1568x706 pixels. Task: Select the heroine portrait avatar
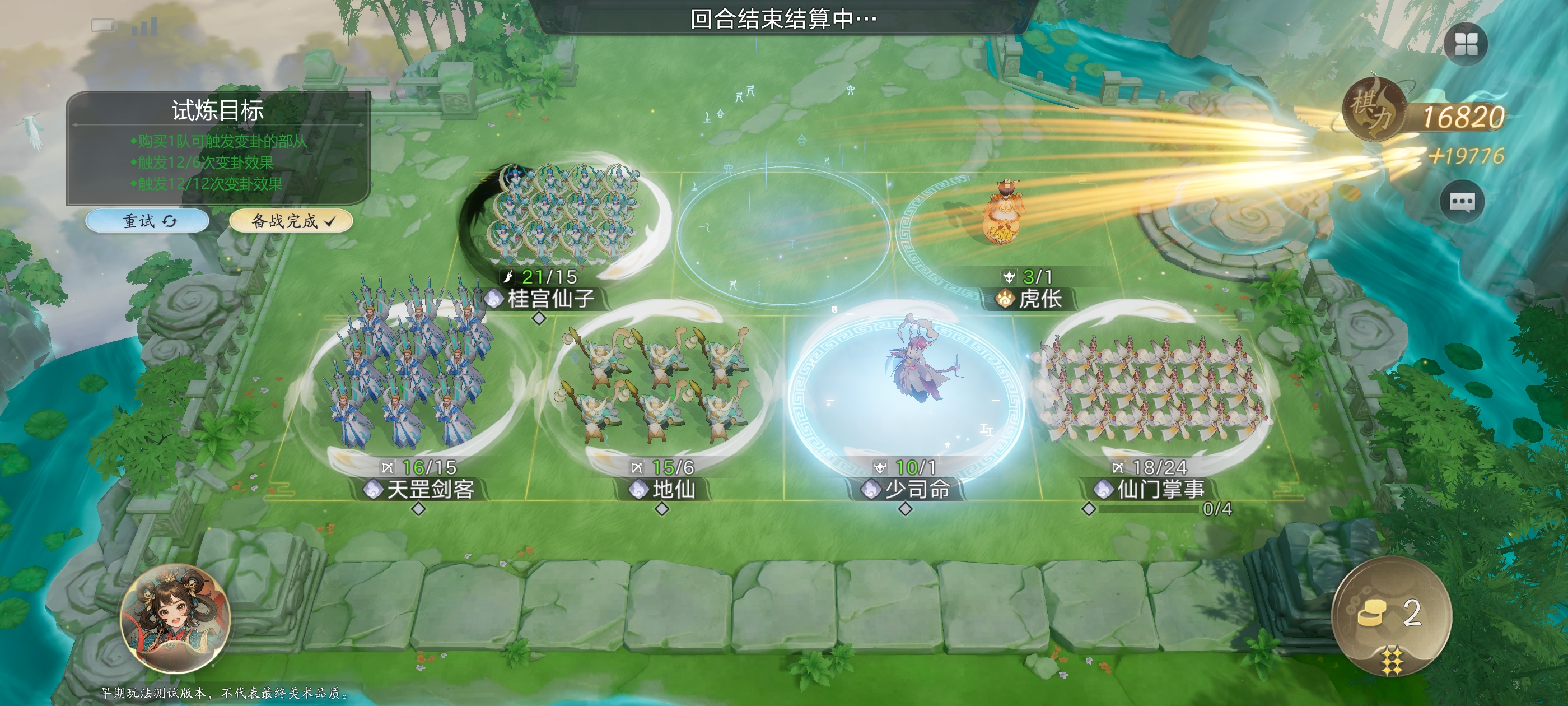pos(175,619)
